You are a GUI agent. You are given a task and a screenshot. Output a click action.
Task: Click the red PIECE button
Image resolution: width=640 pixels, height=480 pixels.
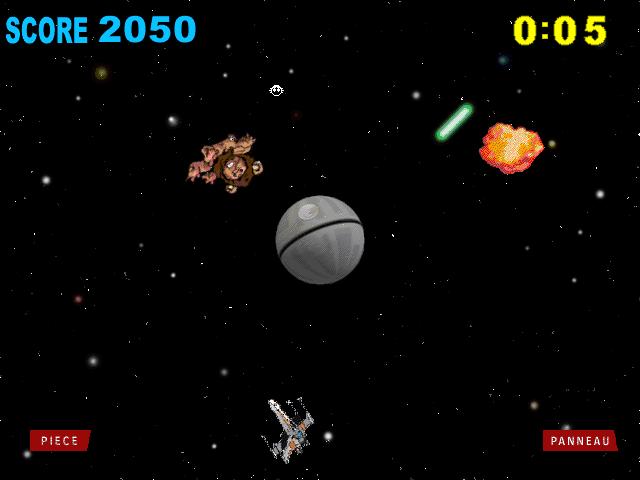click(60, 440)
